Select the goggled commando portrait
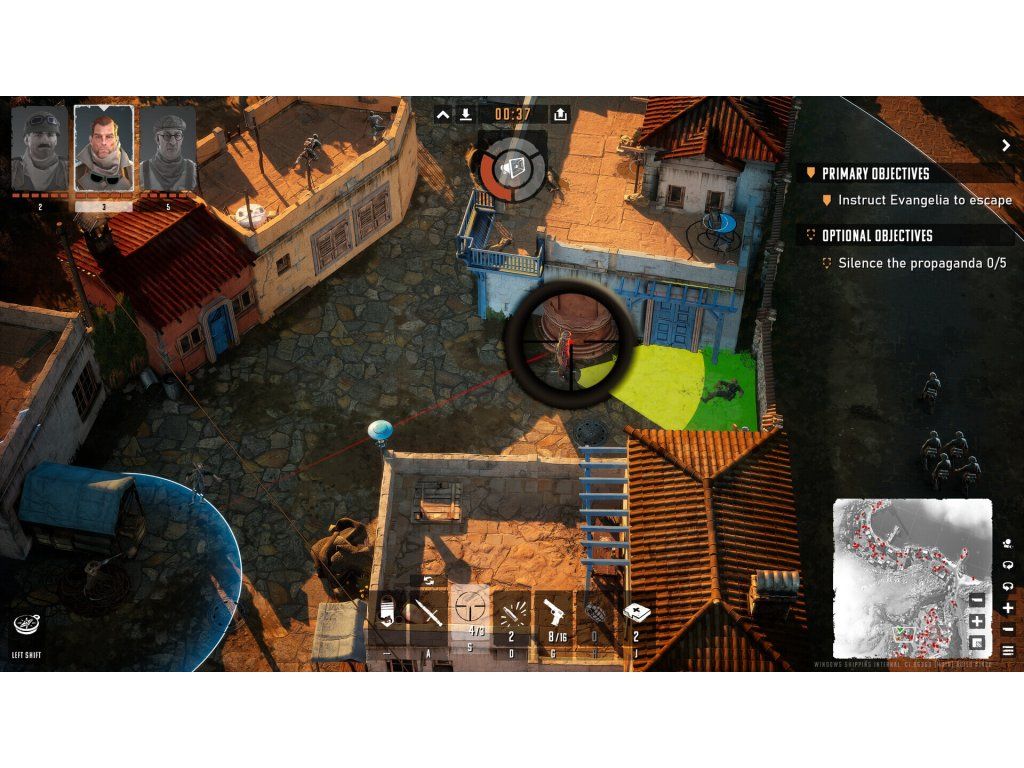This screenshot has width=1024, height=768. (40, 149)
